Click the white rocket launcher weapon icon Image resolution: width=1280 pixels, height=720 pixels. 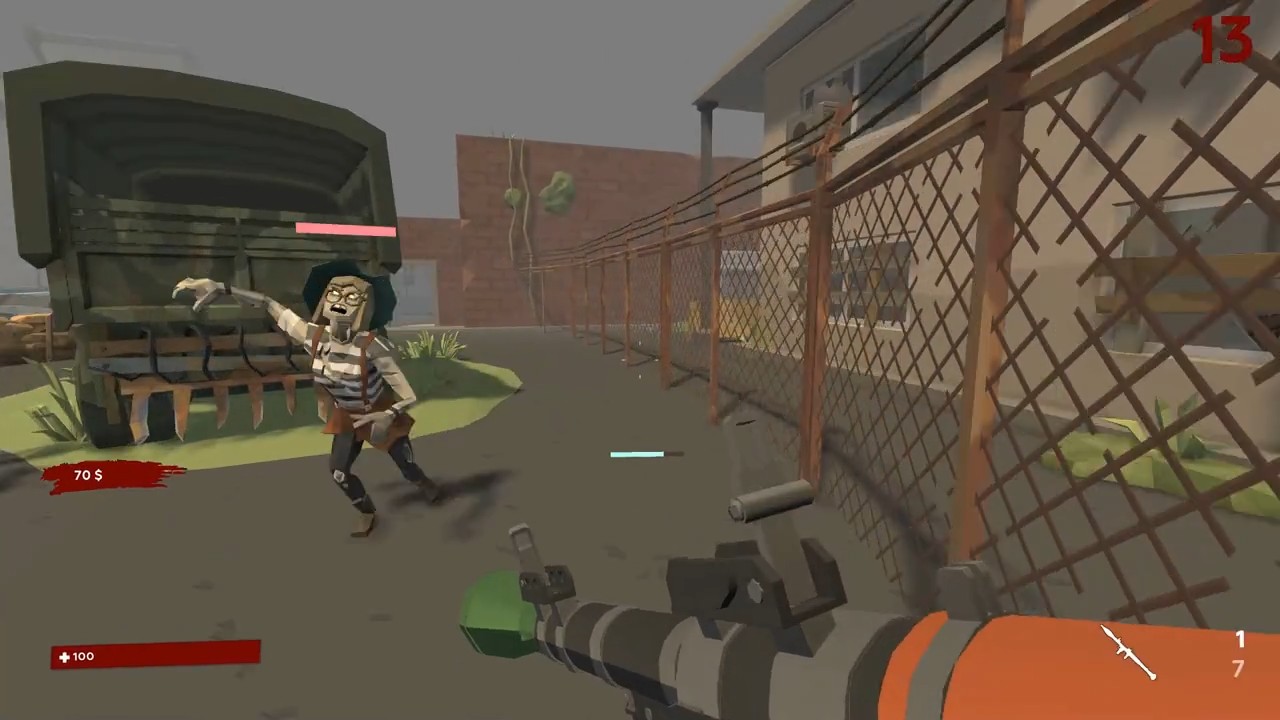[1126, 652]
